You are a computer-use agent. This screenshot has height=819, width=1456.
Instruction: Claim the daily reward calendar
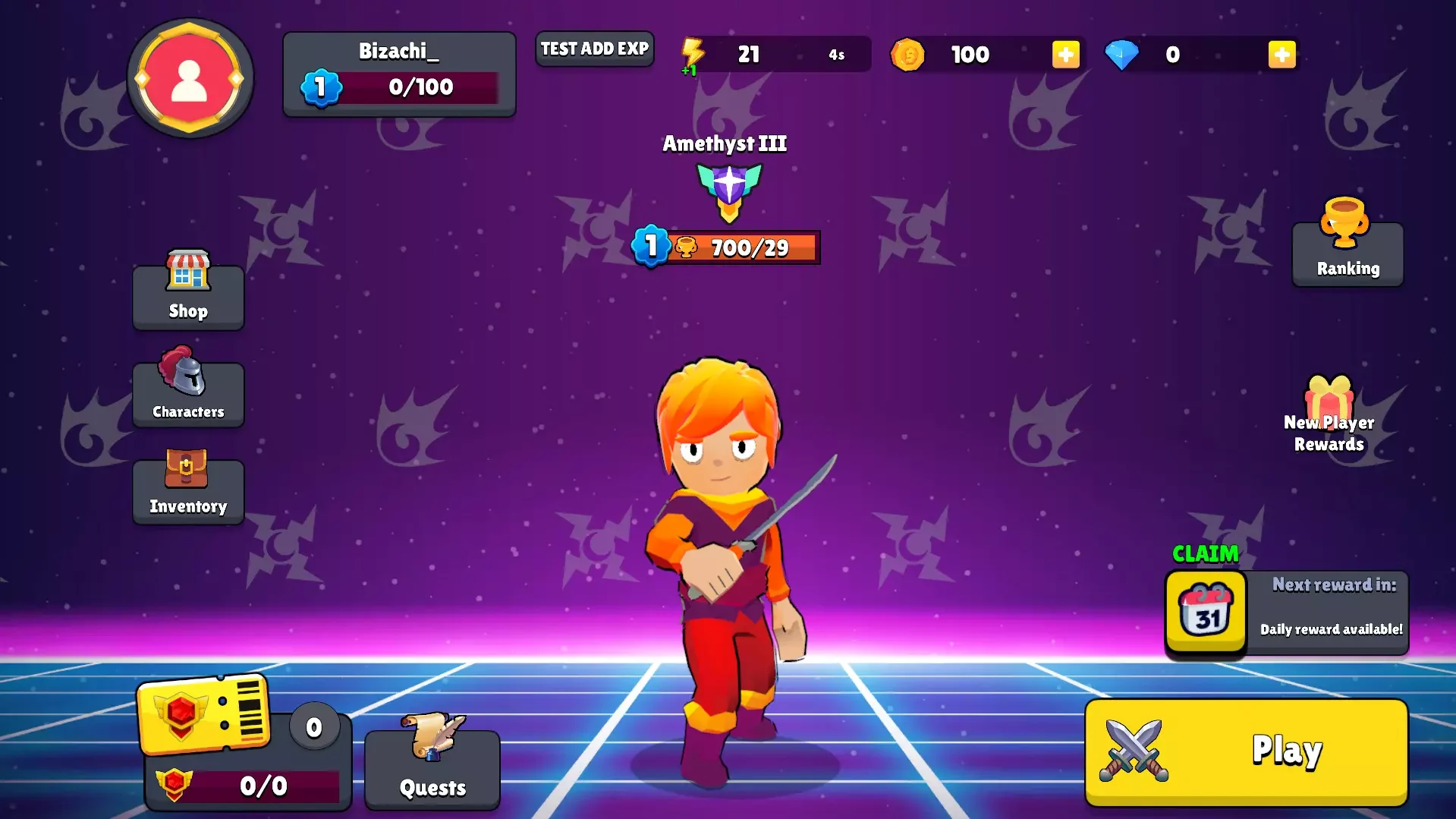(x=1206, y=612)
